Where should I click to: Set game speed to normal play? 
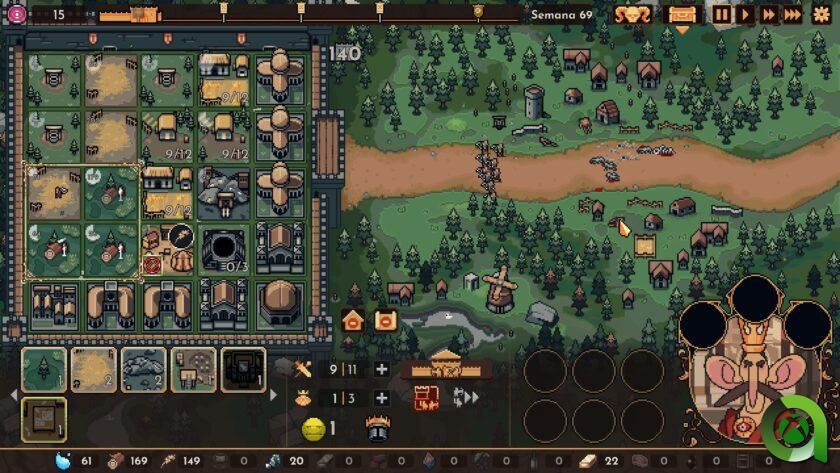[x=745, y=14]
